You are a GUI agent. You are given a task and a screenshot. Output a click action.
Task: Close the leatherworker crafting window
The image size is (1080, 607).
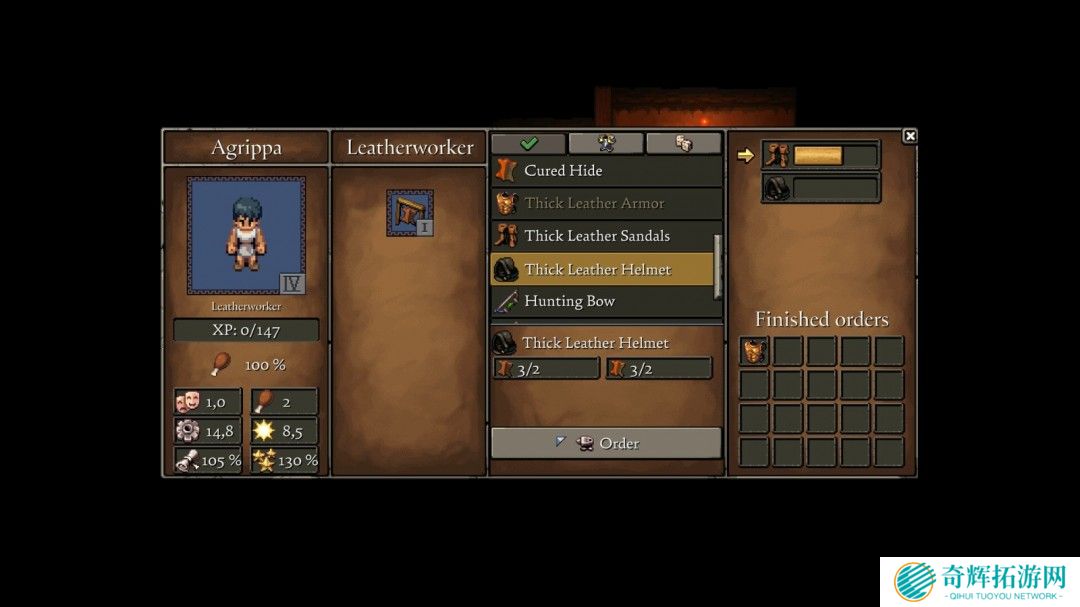909,136
